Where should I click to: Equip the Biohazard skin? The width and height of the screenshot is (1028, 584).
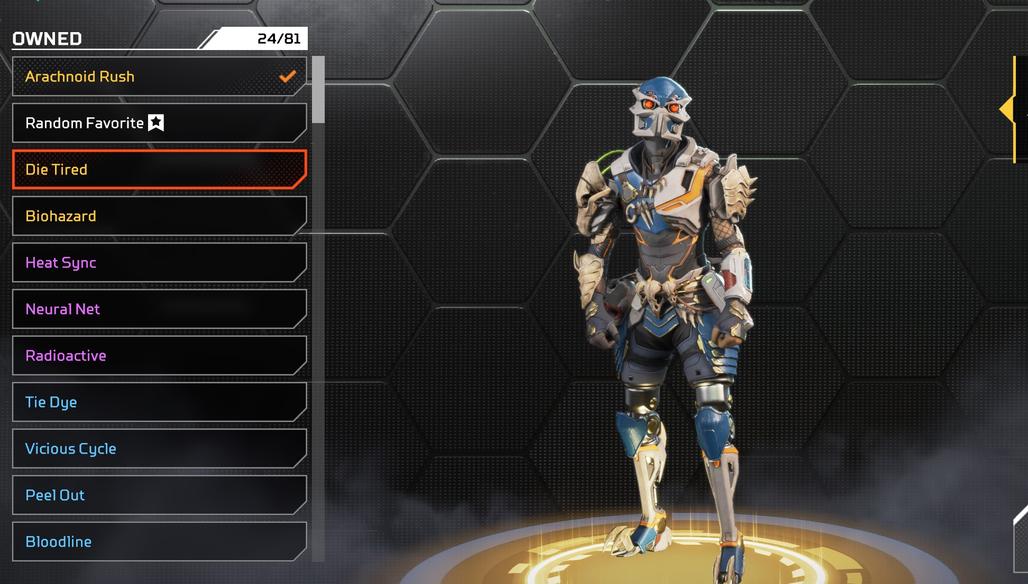tap(158, 216)
